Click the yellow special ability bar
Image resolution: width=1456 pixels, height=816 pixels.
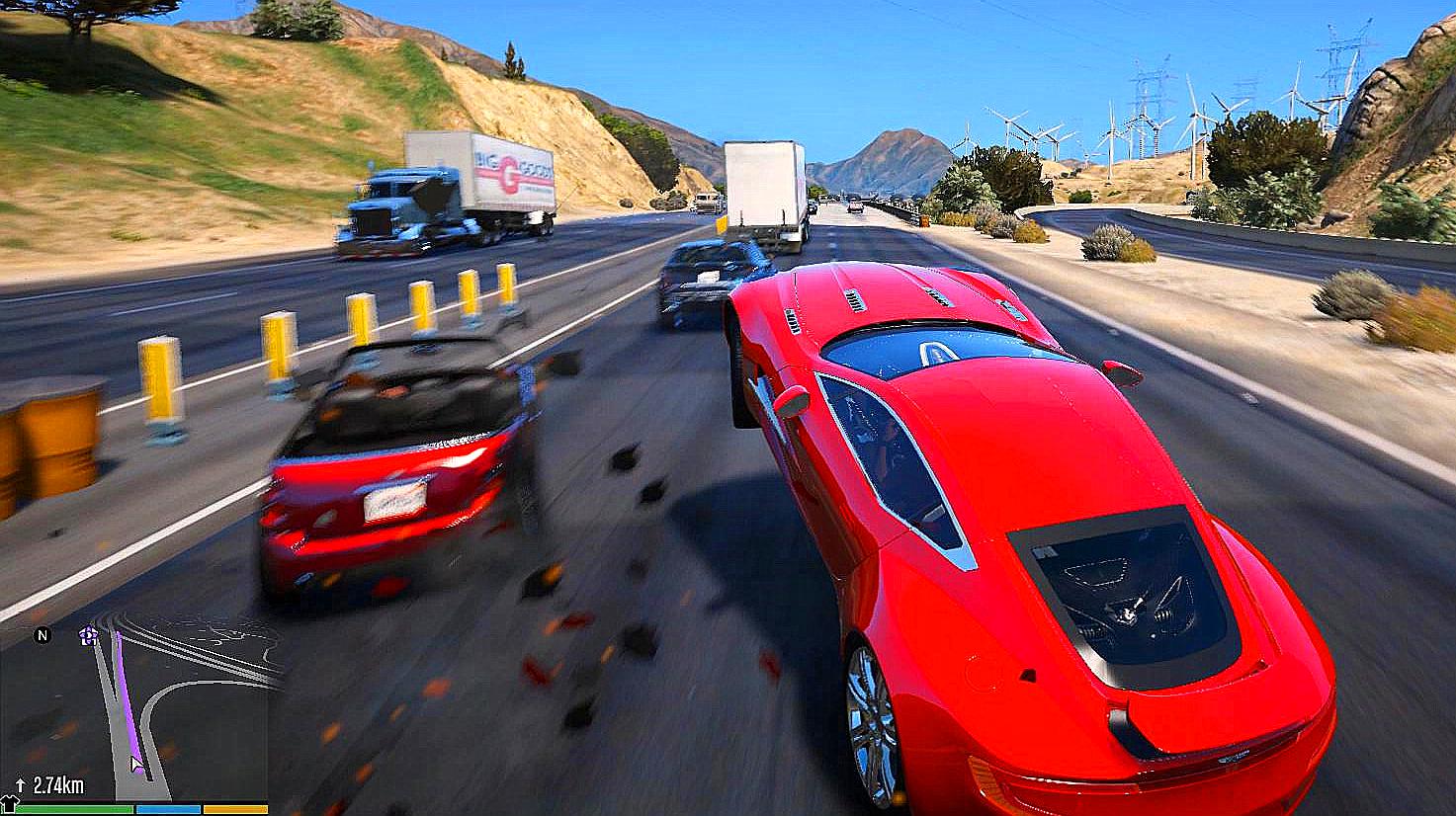(x=234, y=810)
